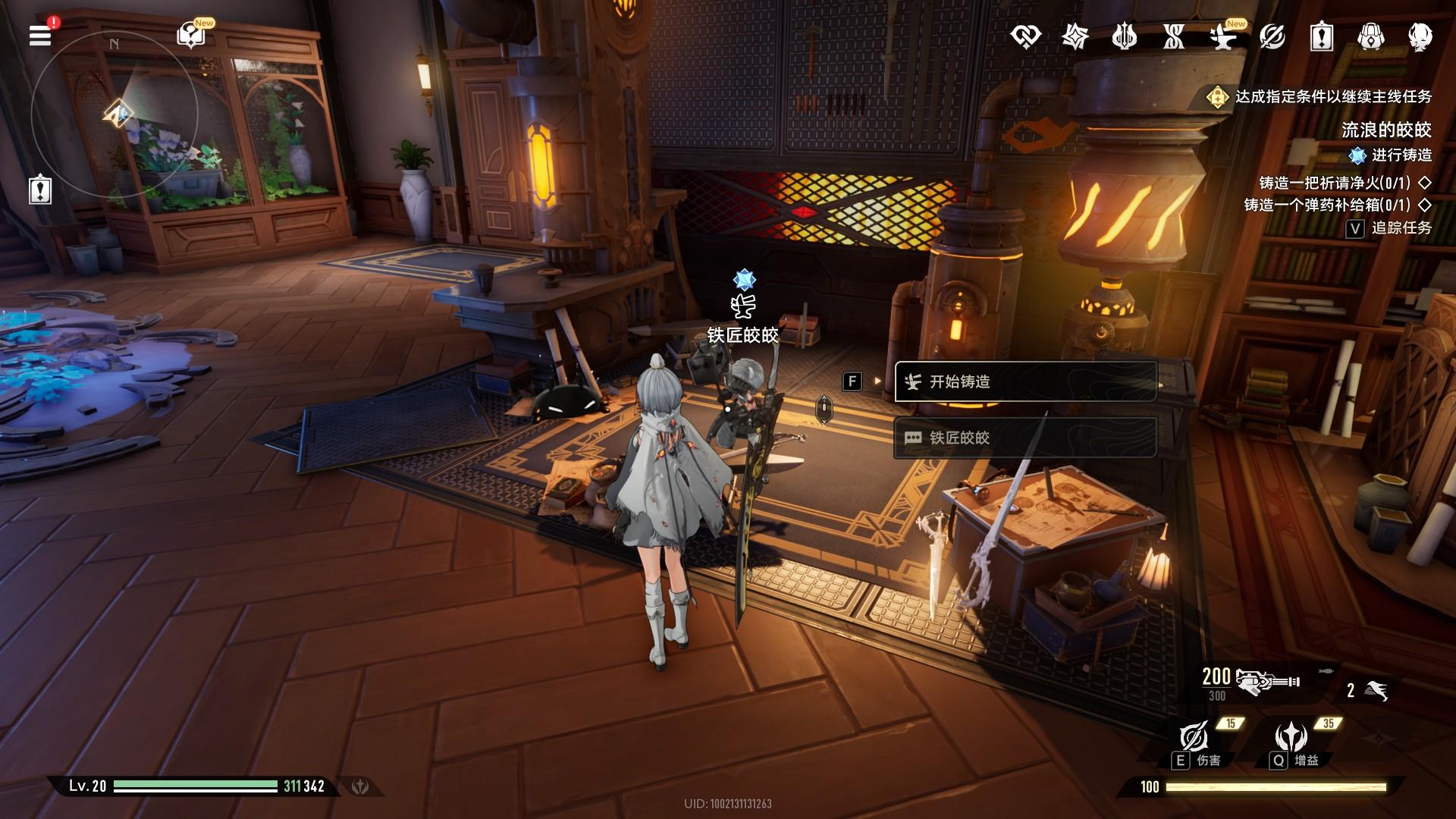
Task: Click the 追踪任务 track quest option
Action: [1389, 228]
